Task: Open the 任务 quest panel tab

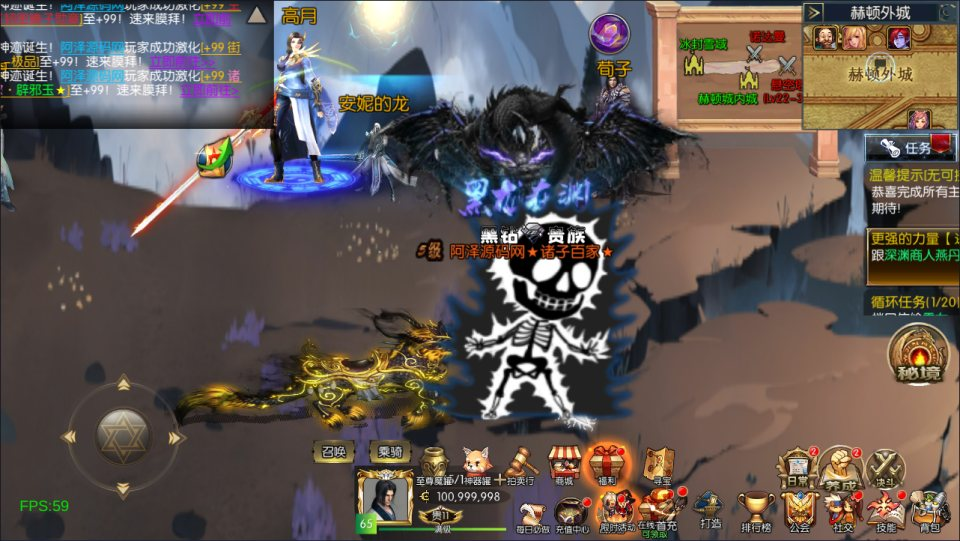Action: pyautogui.click(x=905, y=148)
